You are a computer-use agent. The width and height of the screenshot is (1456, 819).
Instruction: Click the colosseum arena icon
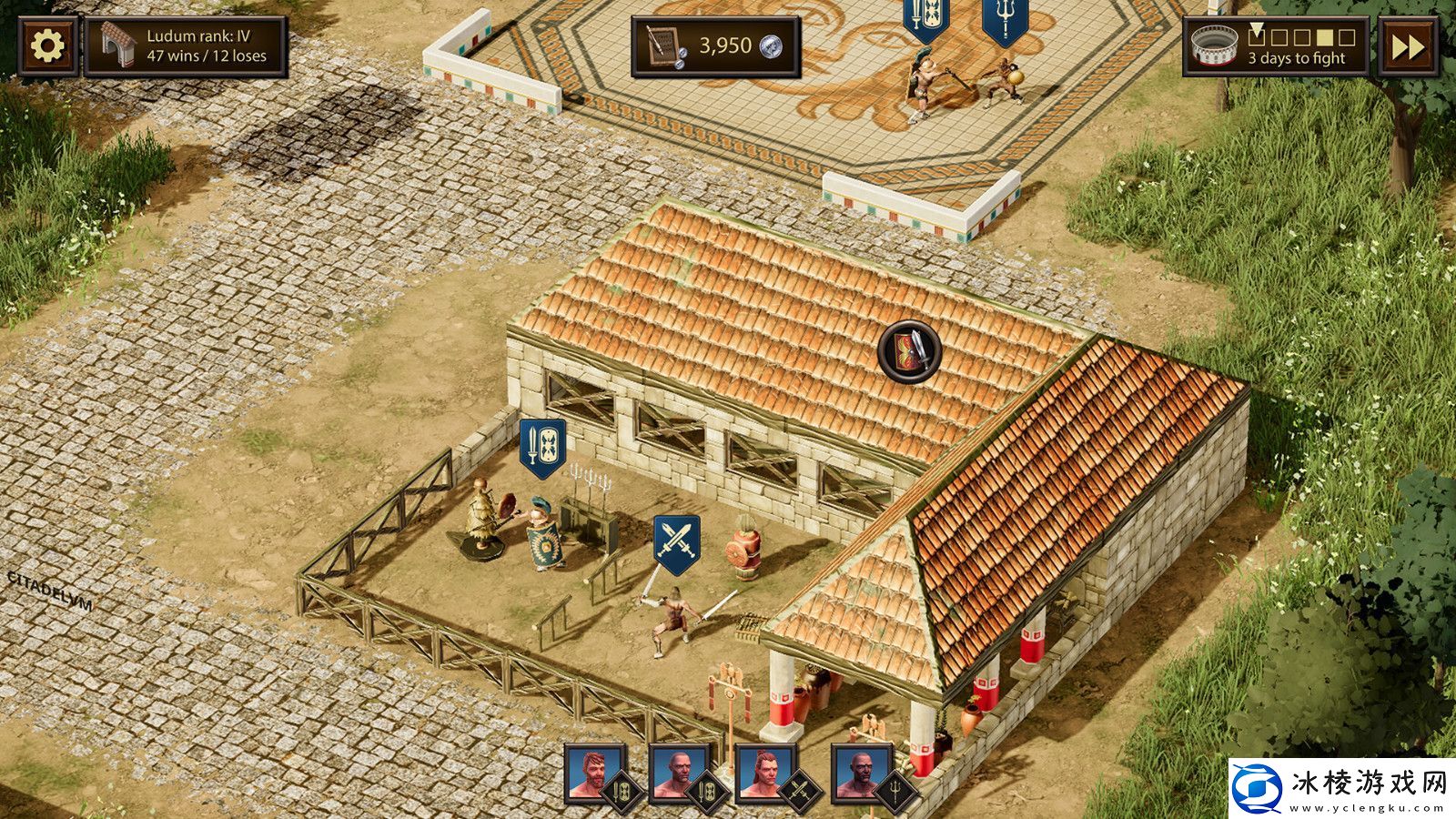[1214, 43]
